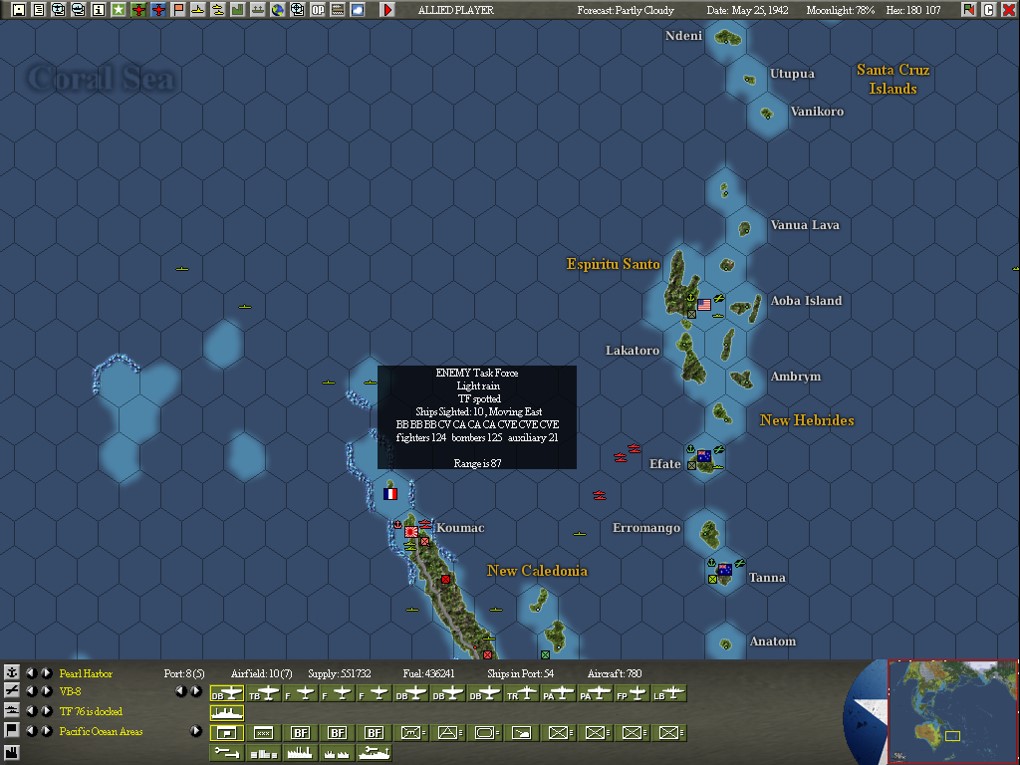
Task: Select the TB torpedo bomber squadron icon
Action: (263, 693)
